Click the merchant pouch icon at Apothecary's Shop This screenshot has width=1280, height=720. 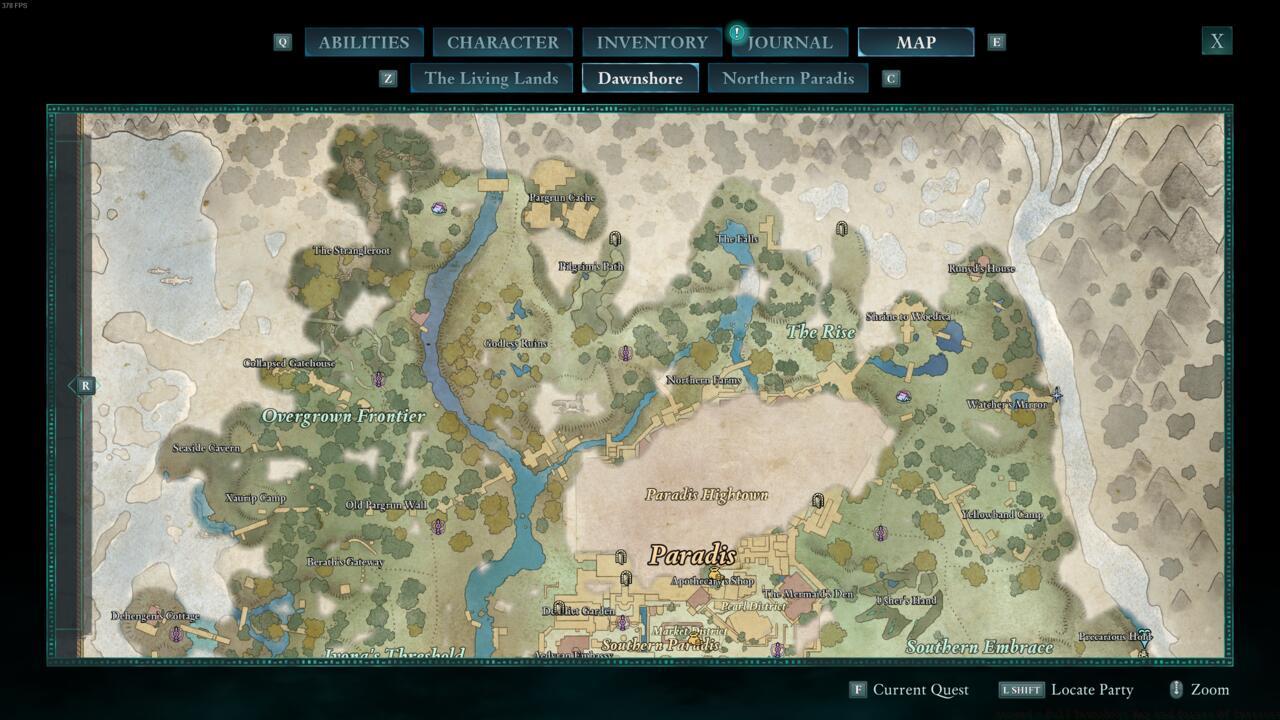(714, 573)
